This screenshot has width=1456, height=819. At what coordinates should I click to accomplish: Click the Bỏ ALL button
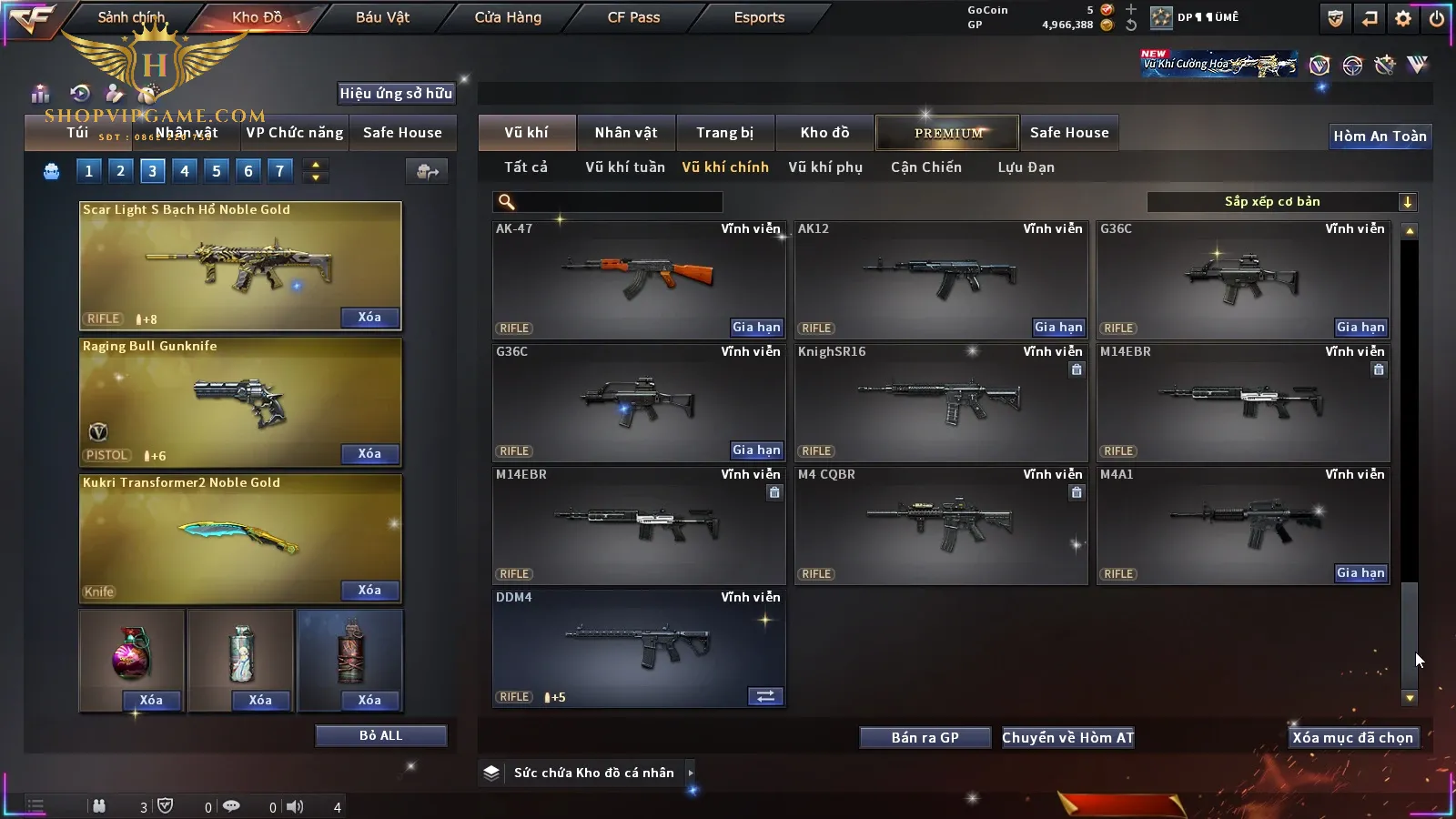coord(380,736)
